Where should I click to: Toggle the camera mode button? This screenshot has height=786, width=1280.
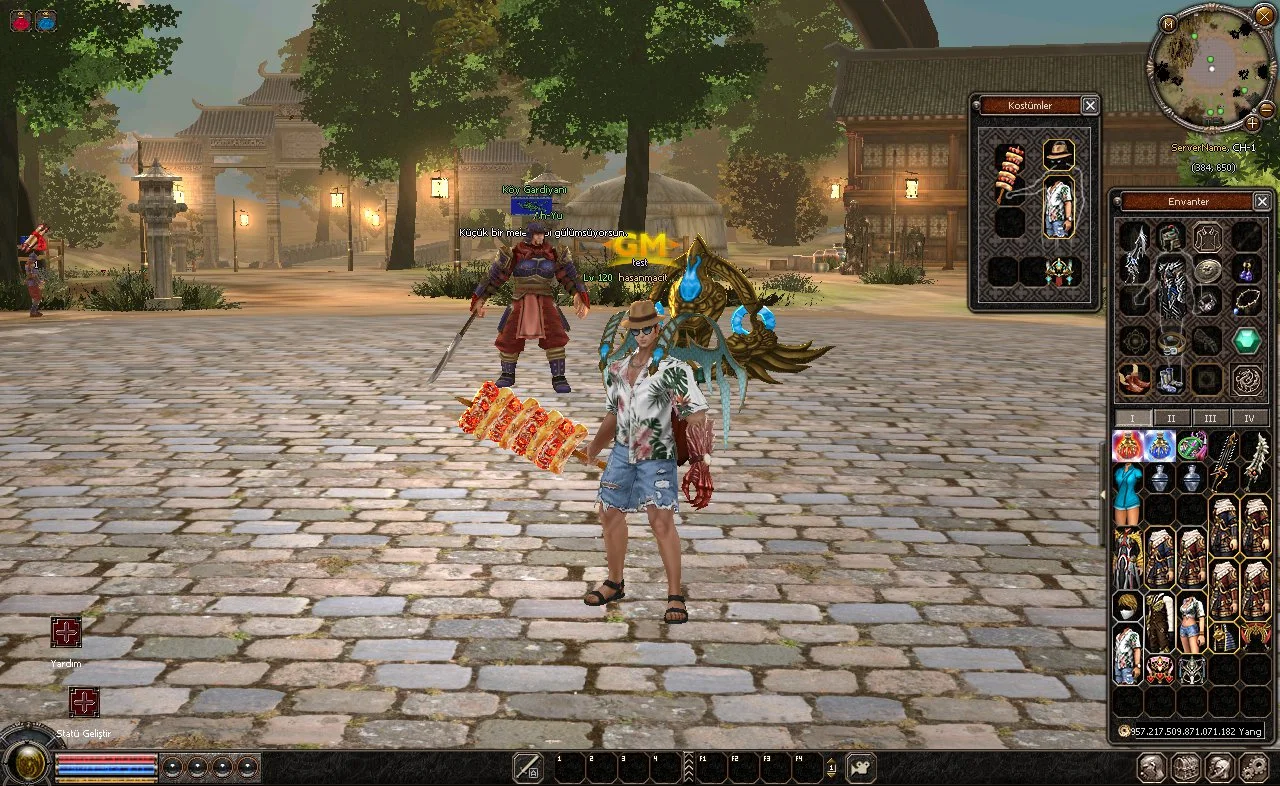(860, 767)
